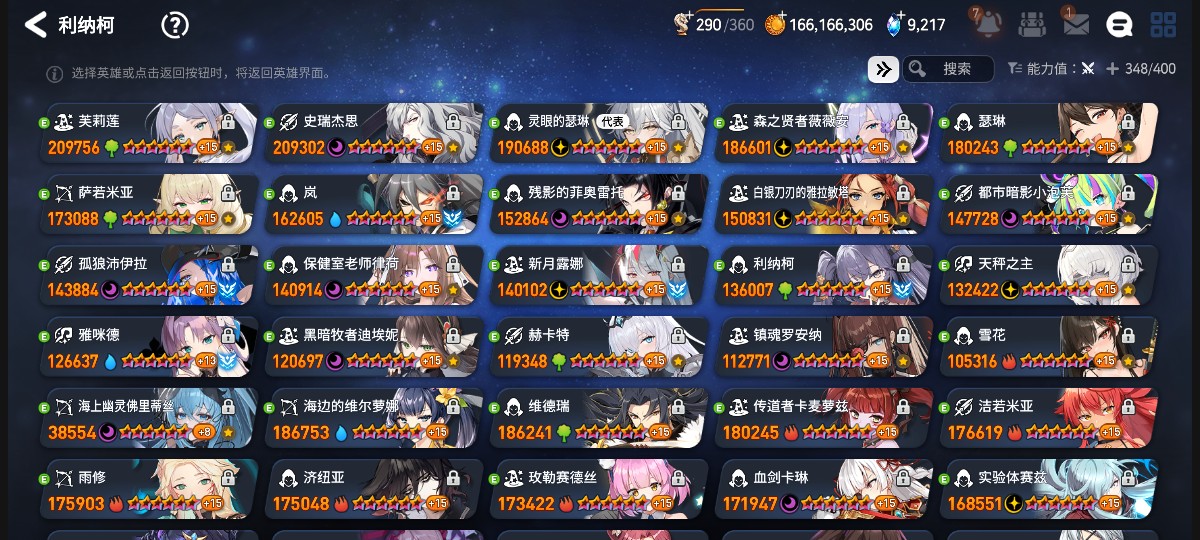This screenshot has height=540, width=1200.
Task: Select the hero 芙莉莲
Action: tap(149, 133)
